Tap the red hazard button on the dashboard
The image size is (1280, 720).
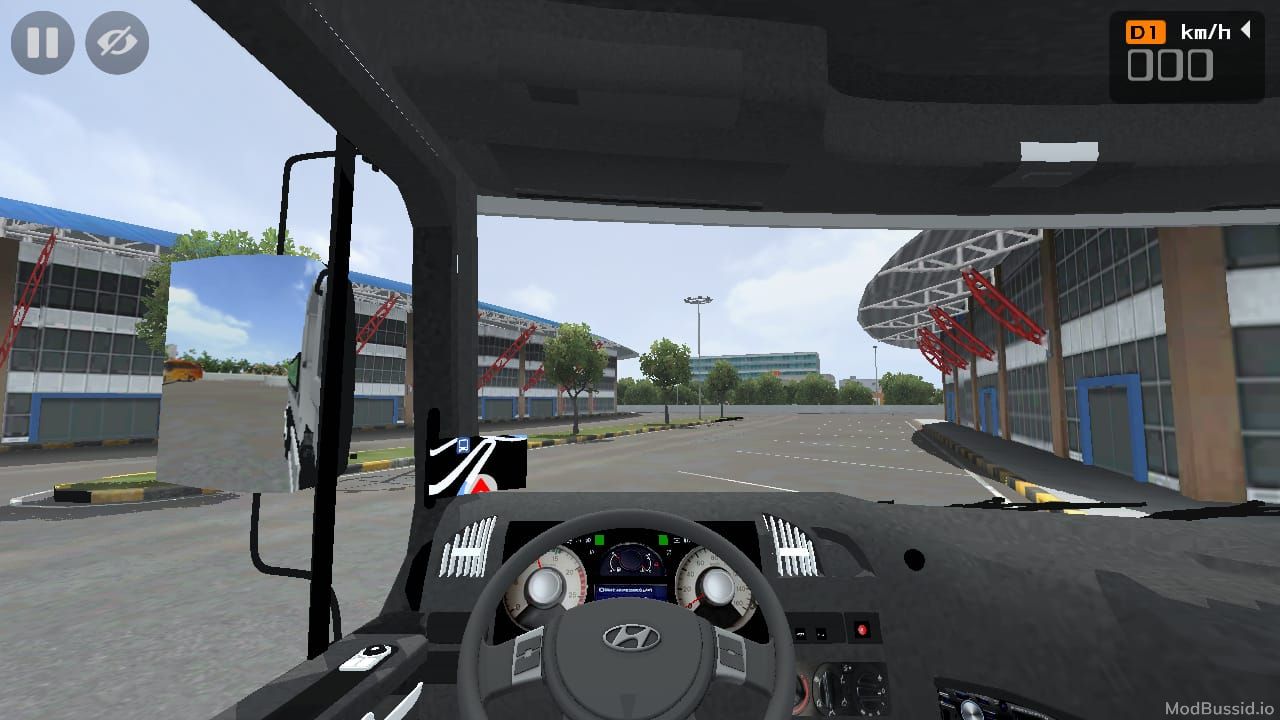(861, 629)
